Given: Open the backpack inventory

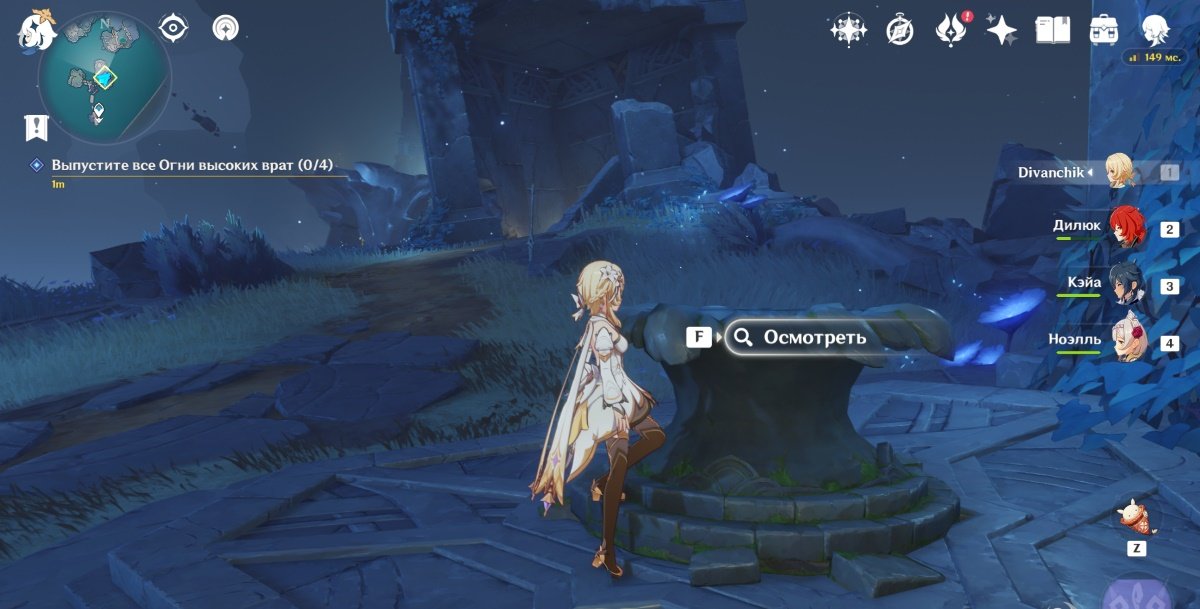Looking at the screenshot, I should click(1104, 30).
